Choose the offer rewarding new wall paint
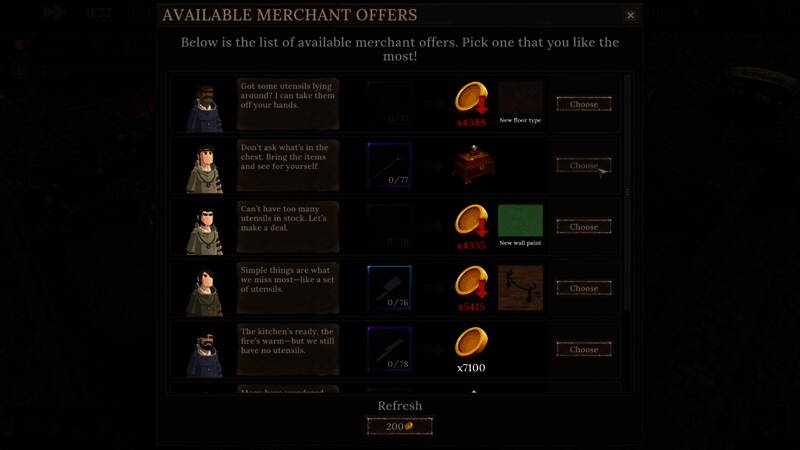 click(584, 227)
